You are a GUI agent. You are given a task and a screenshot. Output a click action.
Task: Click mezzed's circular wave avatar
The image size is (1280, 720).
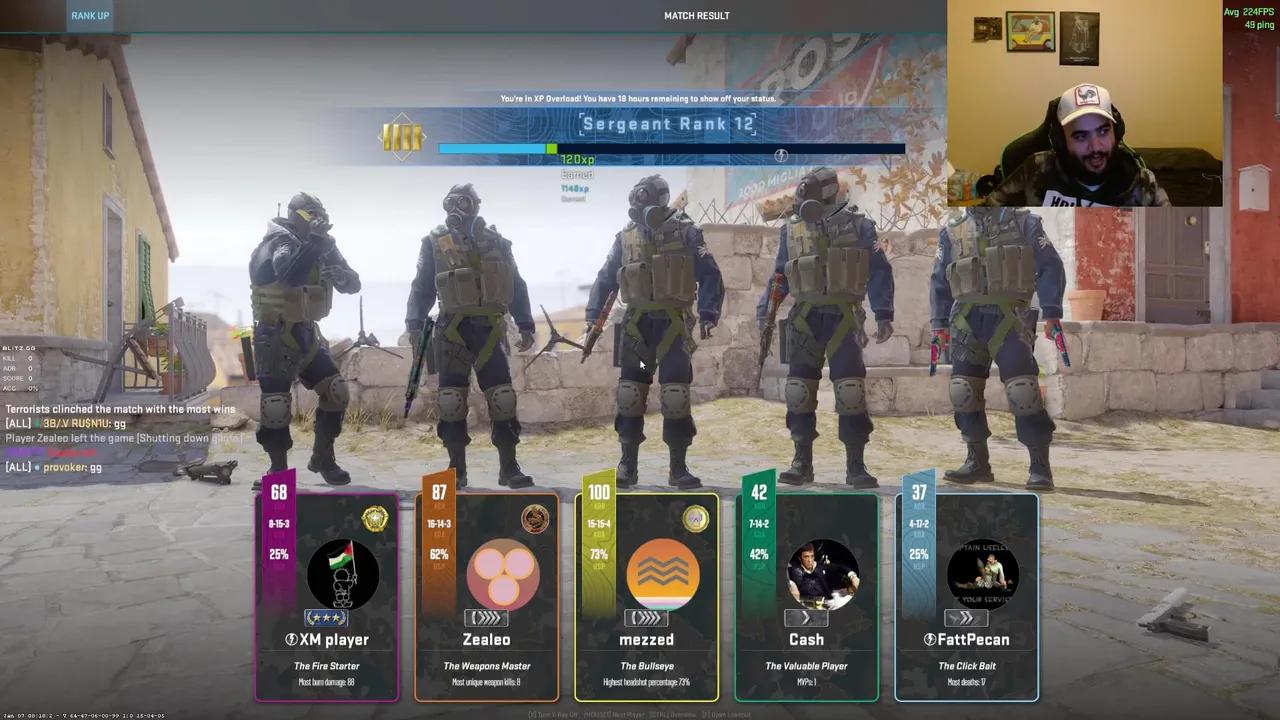tap(662, 572)
